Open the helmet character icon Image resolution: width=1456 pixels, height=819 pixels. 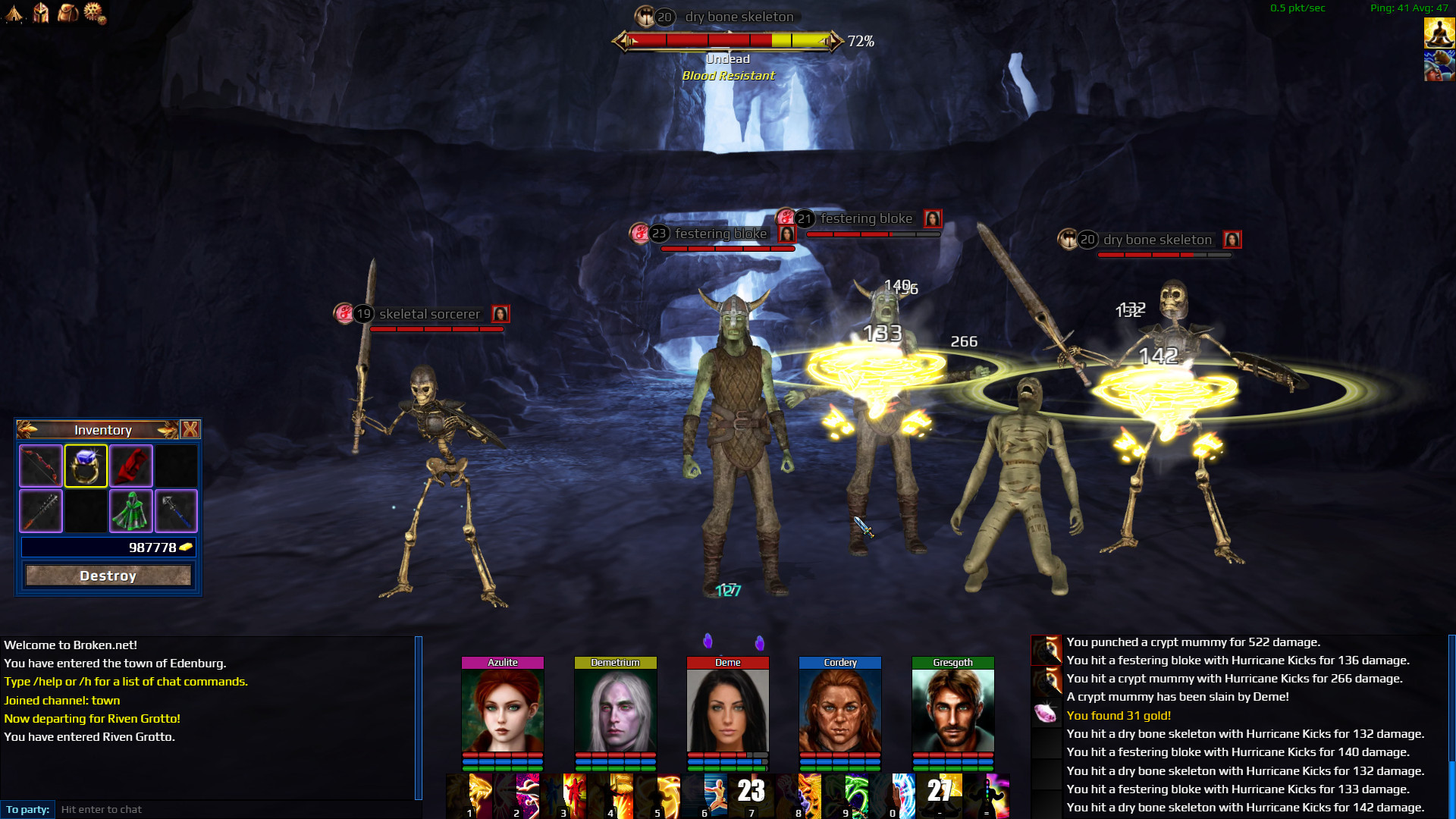coord(41,12)
